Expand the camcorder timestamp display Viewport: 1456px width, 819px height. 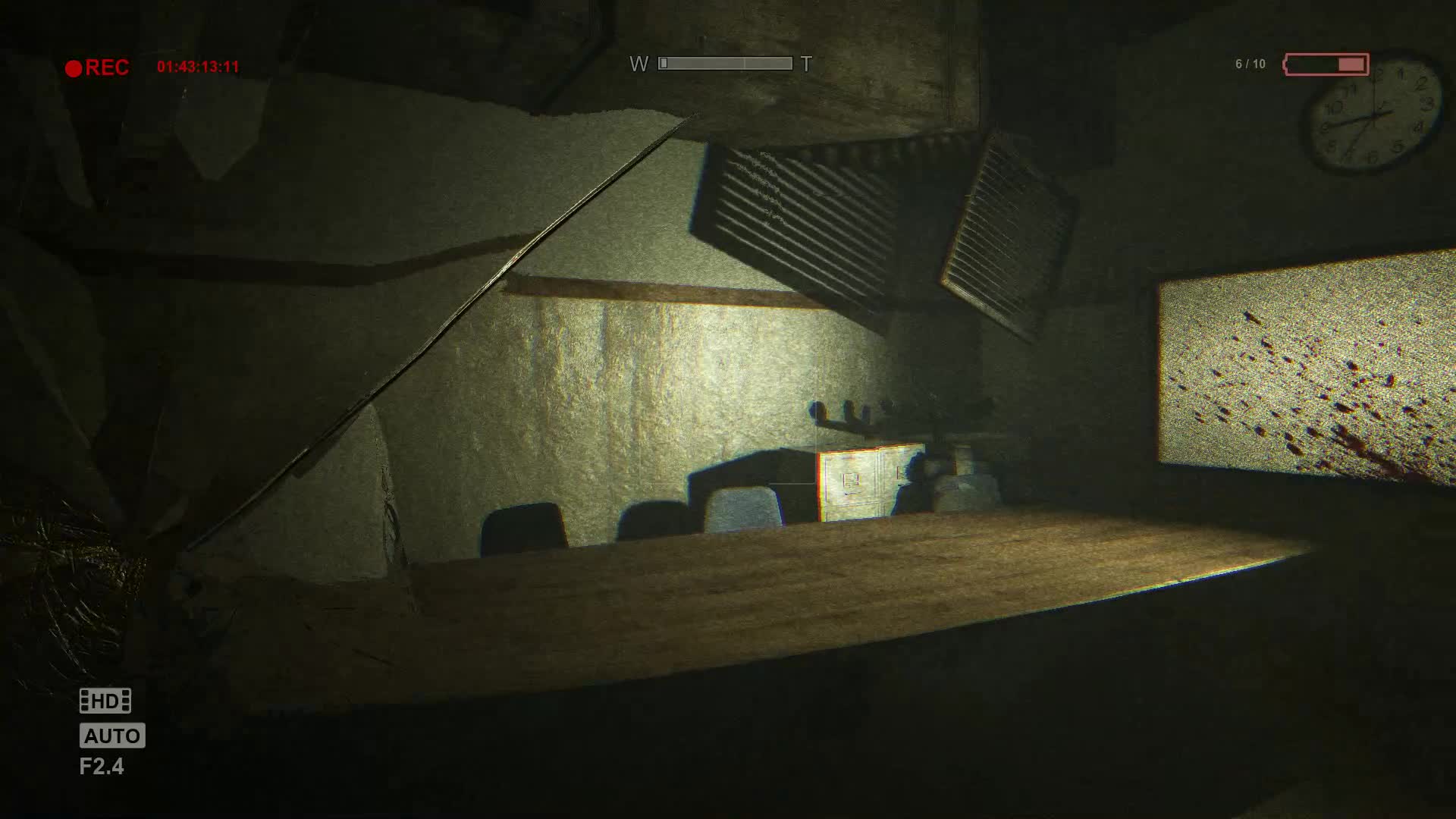(x=199, y=67)
